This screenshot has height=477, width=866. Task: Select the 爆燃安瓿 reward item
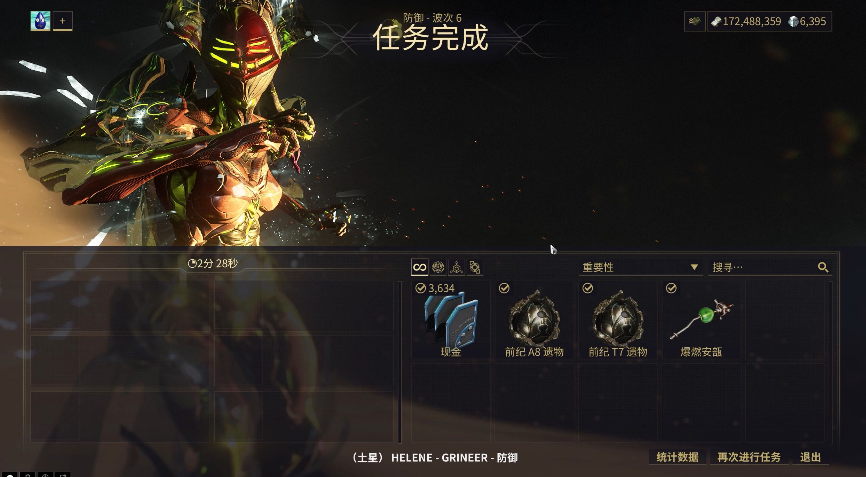click(702, 320)
